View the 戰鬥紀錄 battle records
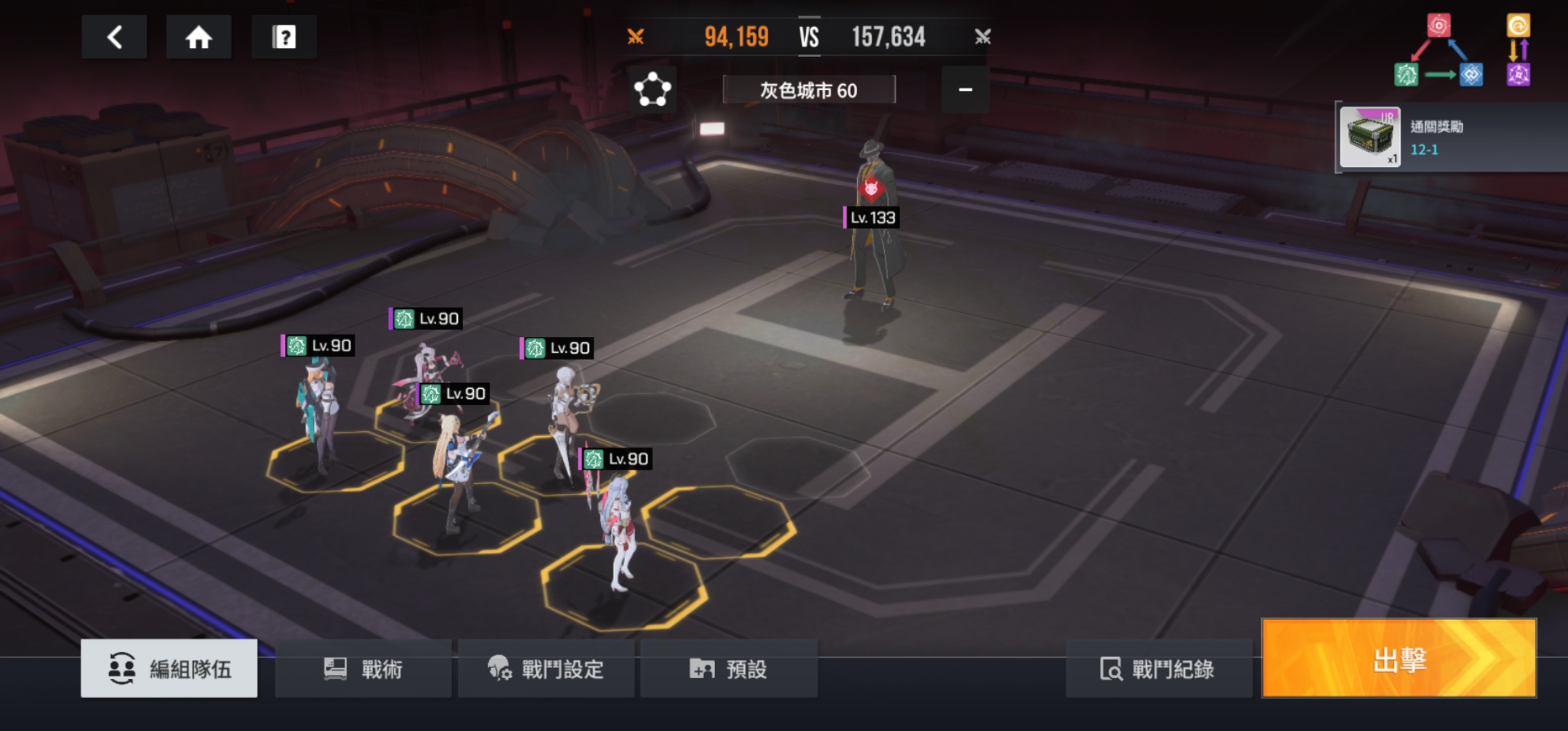1568x731 pixels. [1158, 669]
